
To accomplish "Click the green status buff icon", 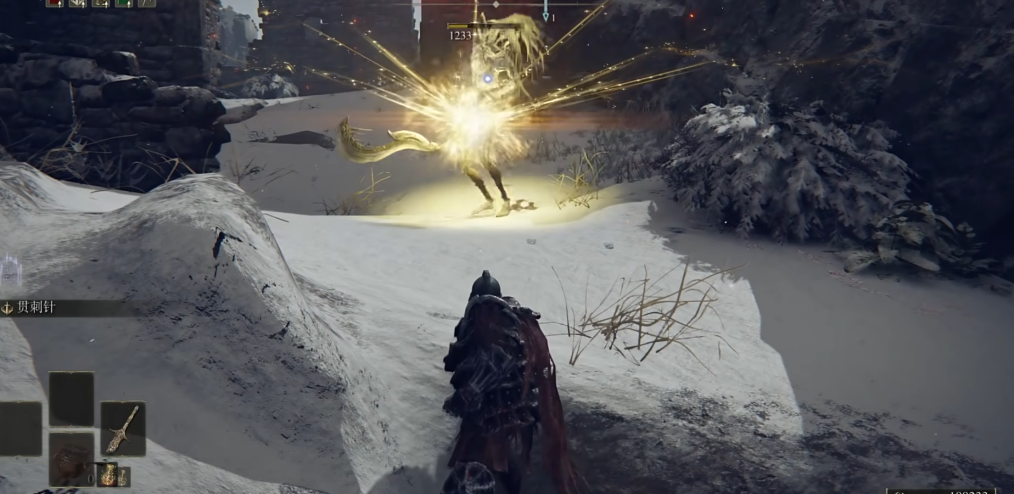I will click(x=124, y=3).
